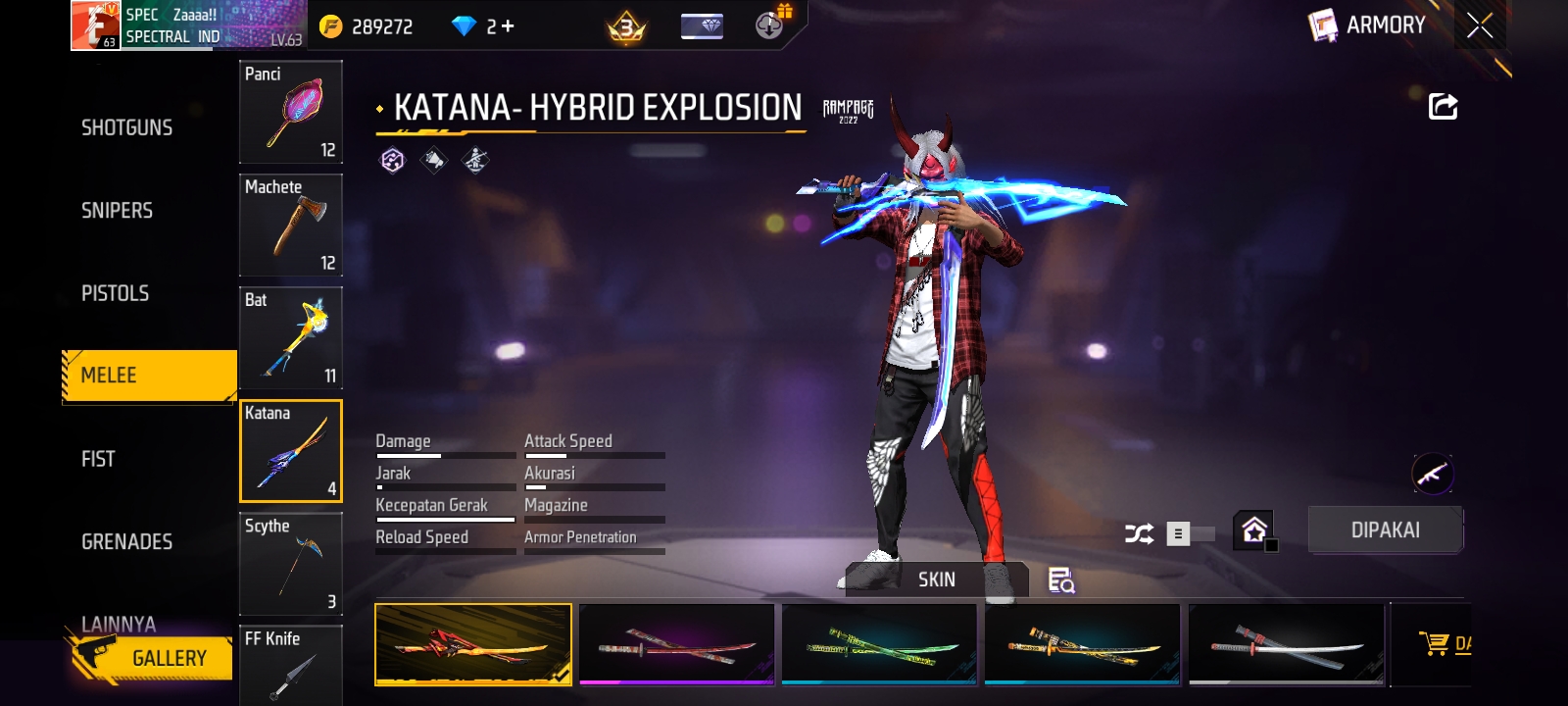Show the Fist category
Screen dimensions: 1568x706
point(98,459)
